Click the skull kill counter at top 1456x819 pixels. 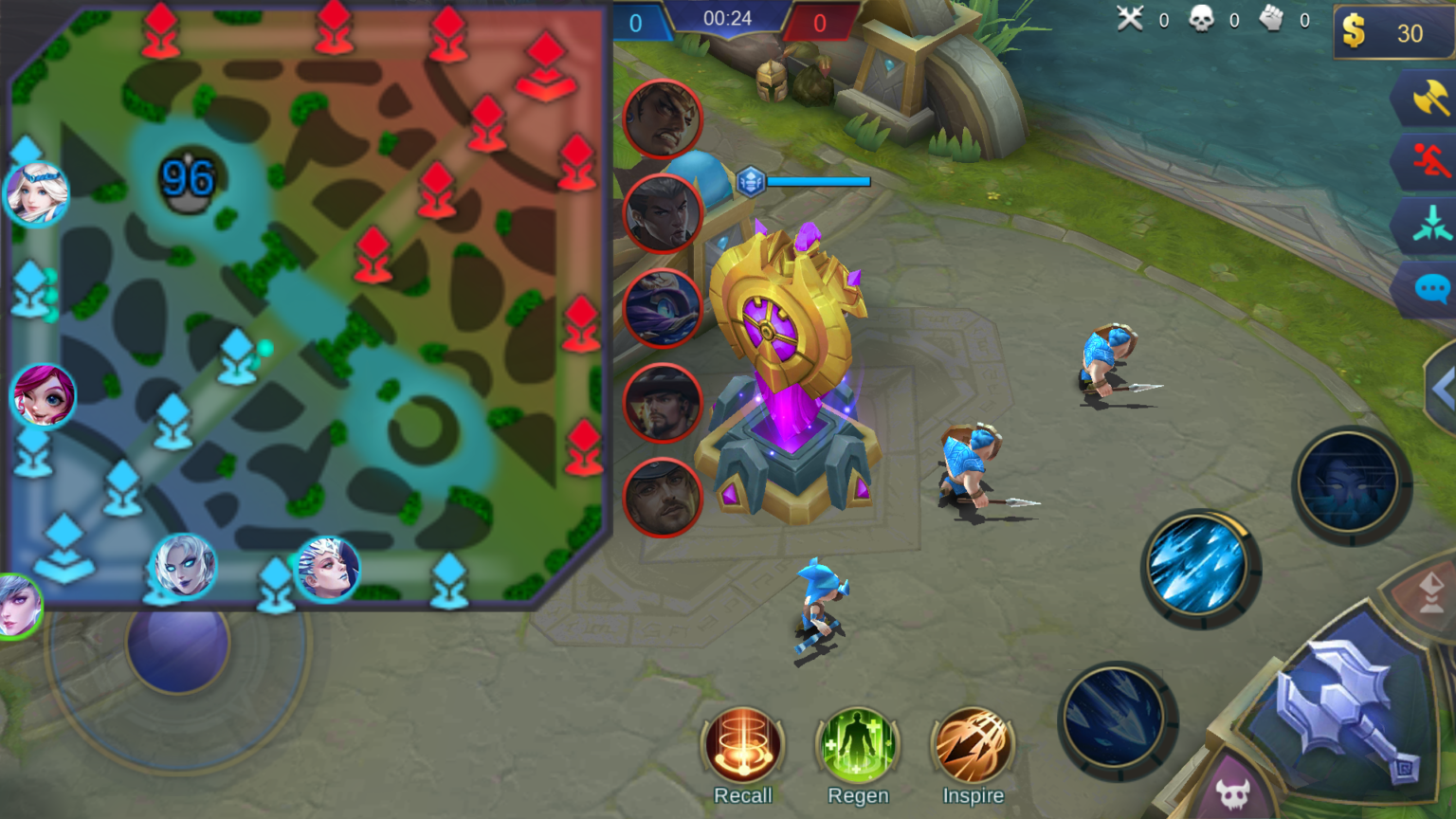pyautogui.click(x=1204, y=20)
